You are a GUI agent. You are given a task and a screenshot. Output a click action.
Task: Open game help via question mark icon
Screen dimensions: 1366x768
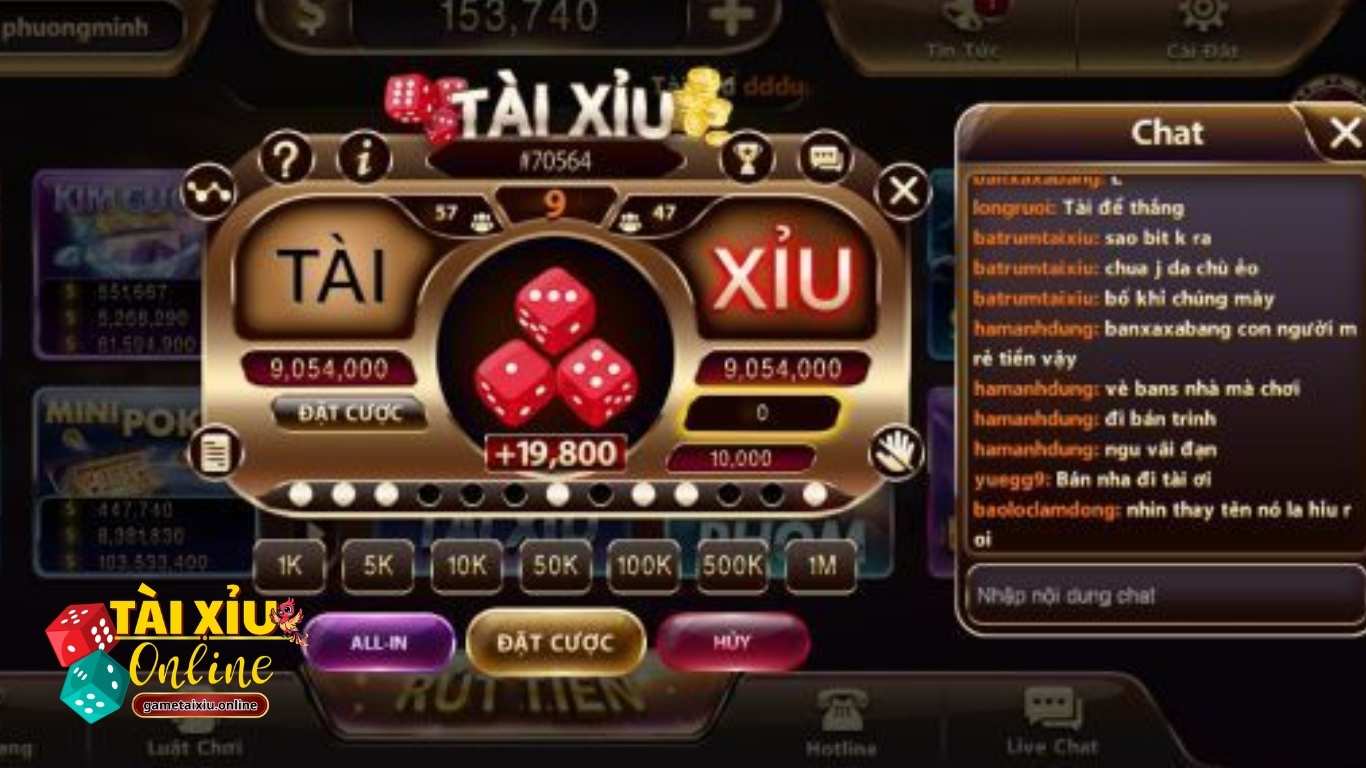coord(286,156)
